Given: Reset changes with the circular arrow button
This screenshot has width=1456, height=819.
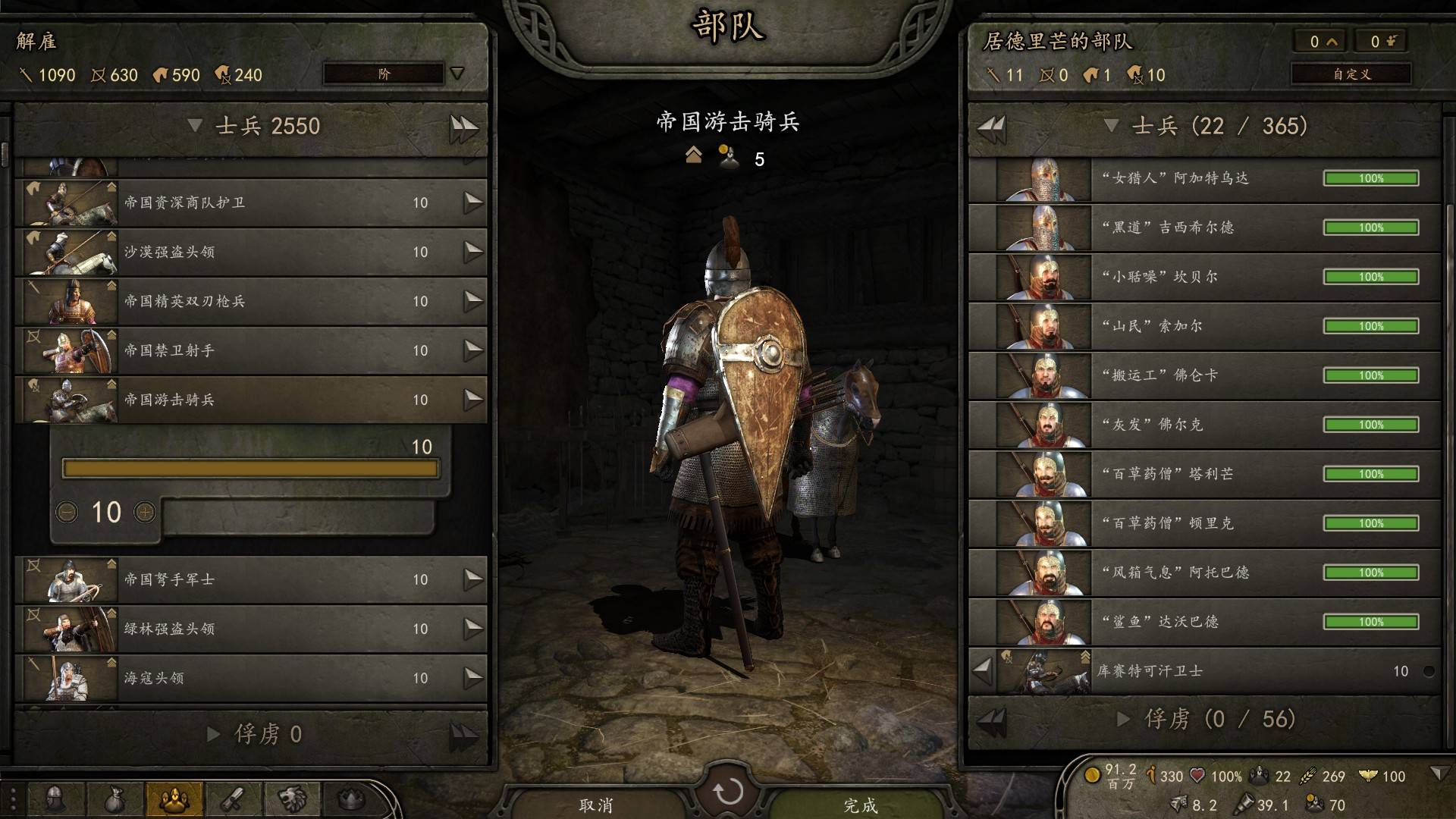Looking at the screenshot, I should pyautogui.click(x=728, y=792).
